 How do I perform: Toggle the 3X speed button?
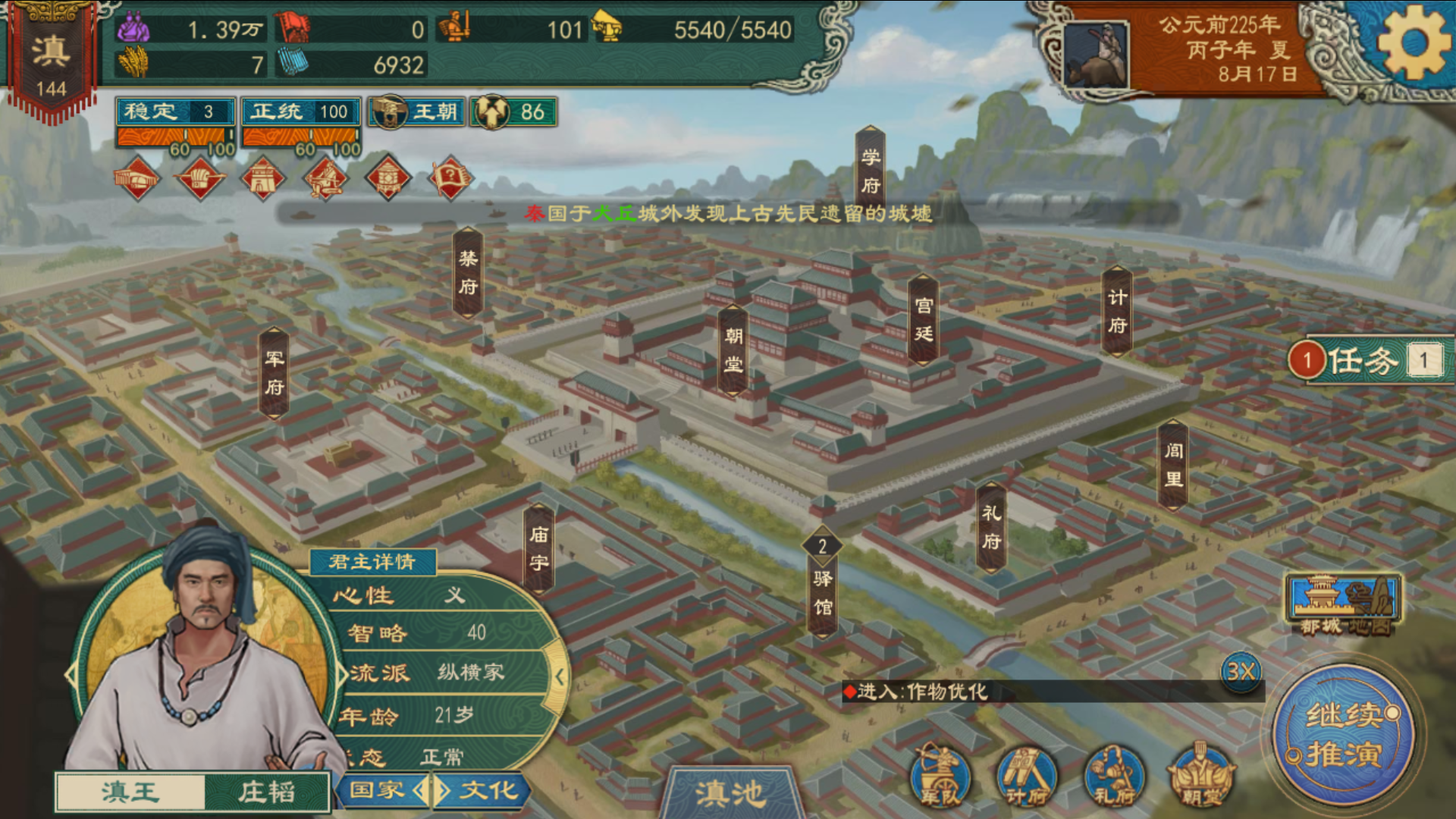point(1241,671)
